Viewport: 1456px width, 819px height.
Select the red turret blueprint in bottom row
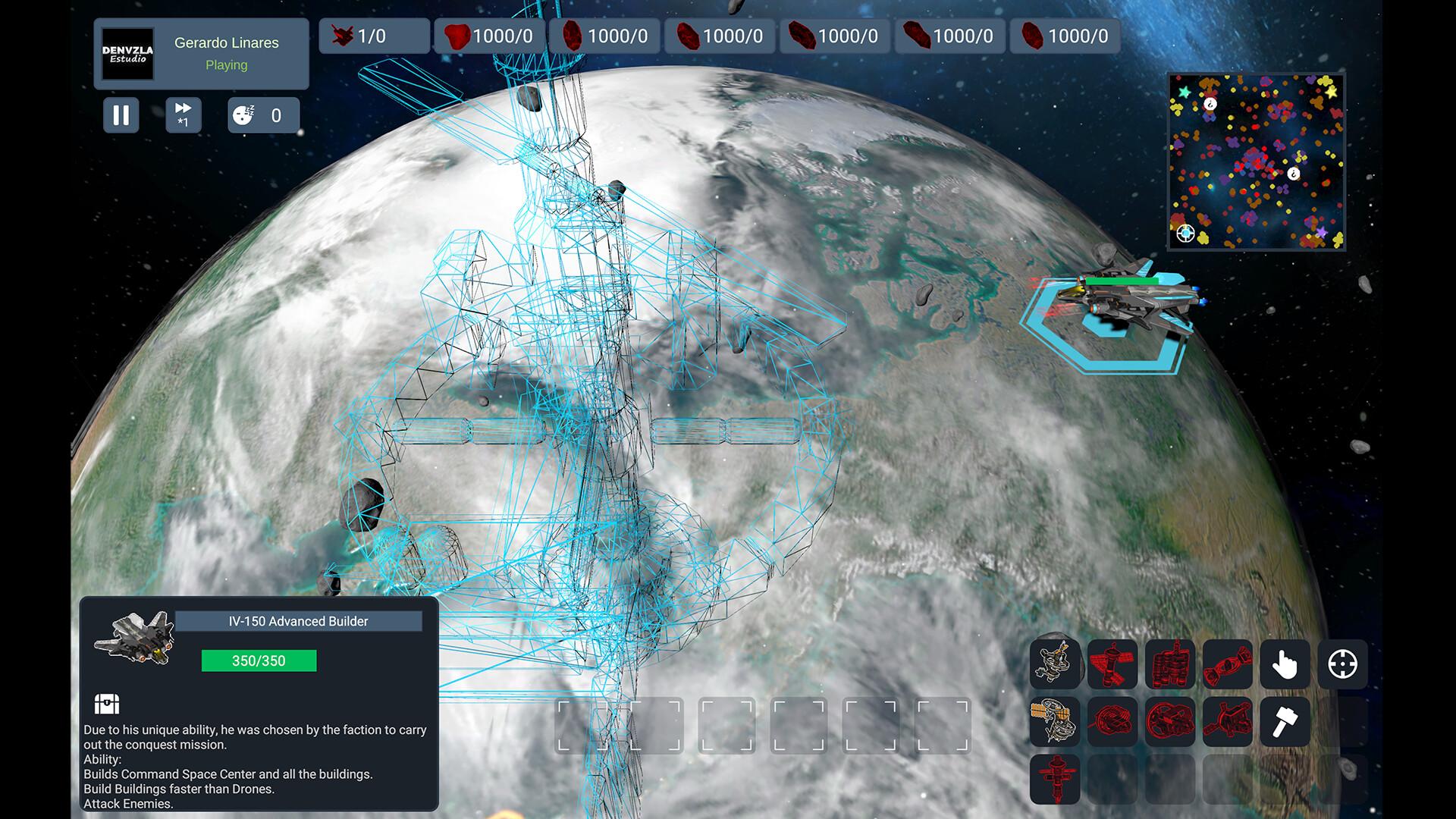click(1054, 779)
